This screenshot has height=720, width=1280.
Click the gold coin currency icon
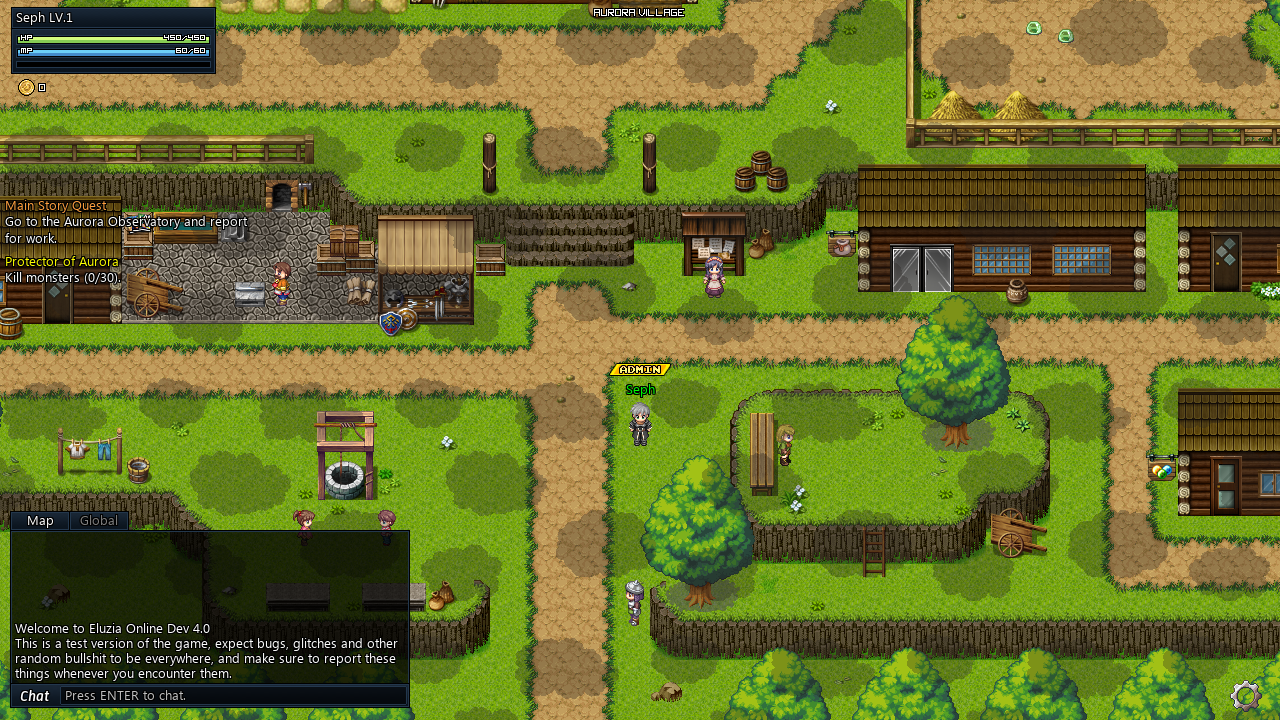pyautogui.click(x=25, y=87)
